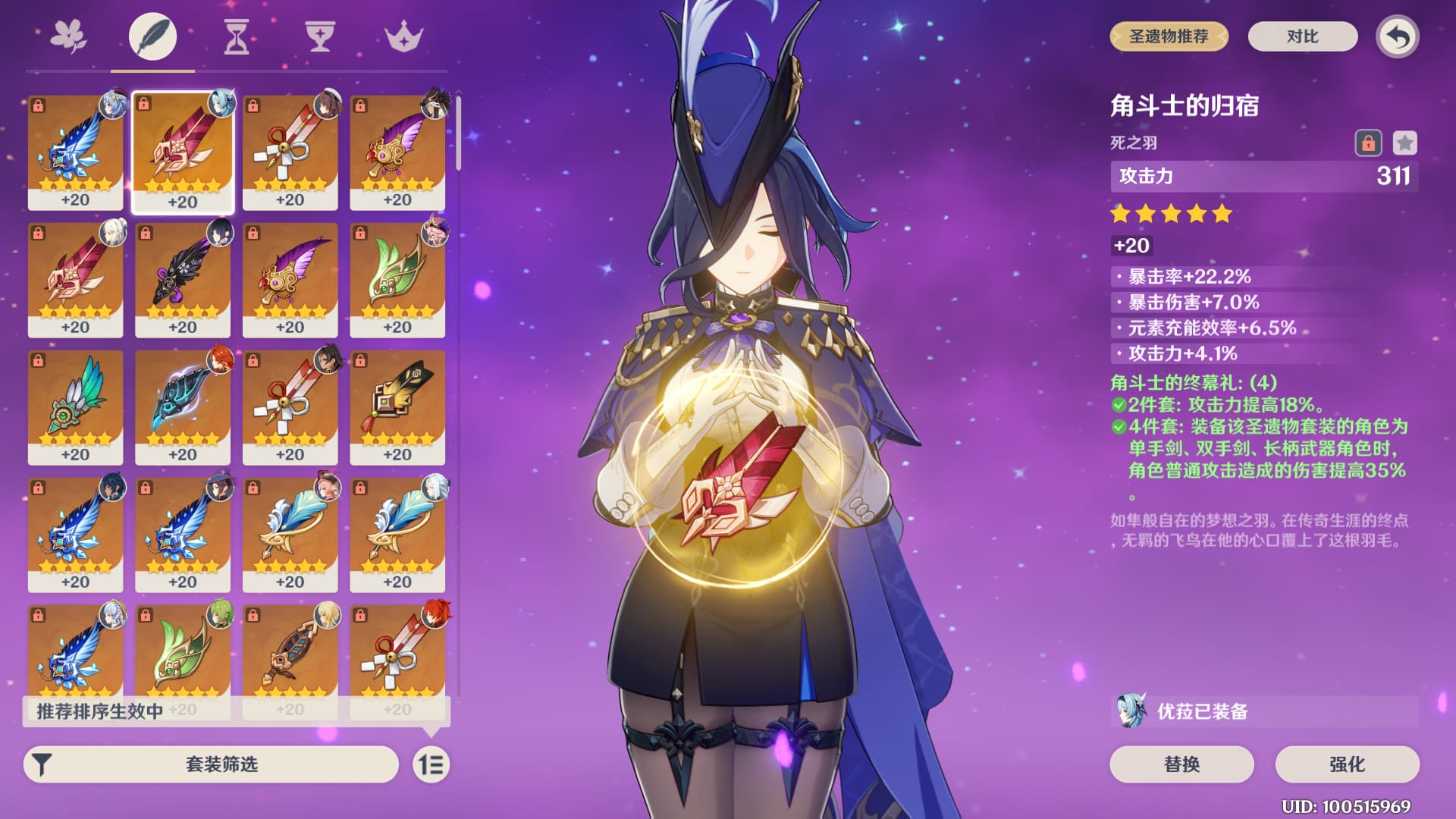Switch to the flower artifact tab
This screenshot has height=819, width=1456.
click(x=69, y=36)
